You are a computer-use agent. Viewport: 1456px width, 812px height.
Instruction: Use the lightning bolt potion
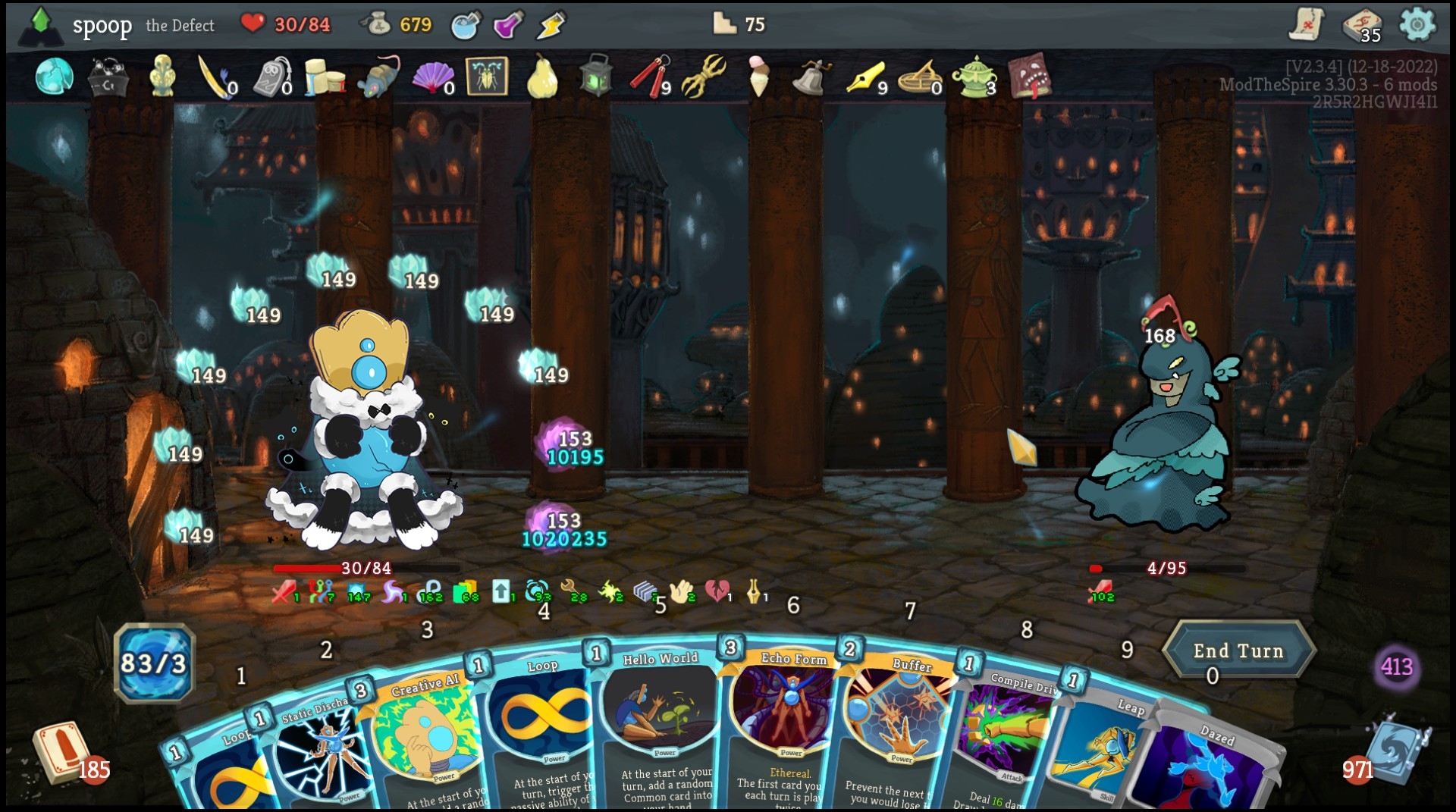tap(551, 25)
